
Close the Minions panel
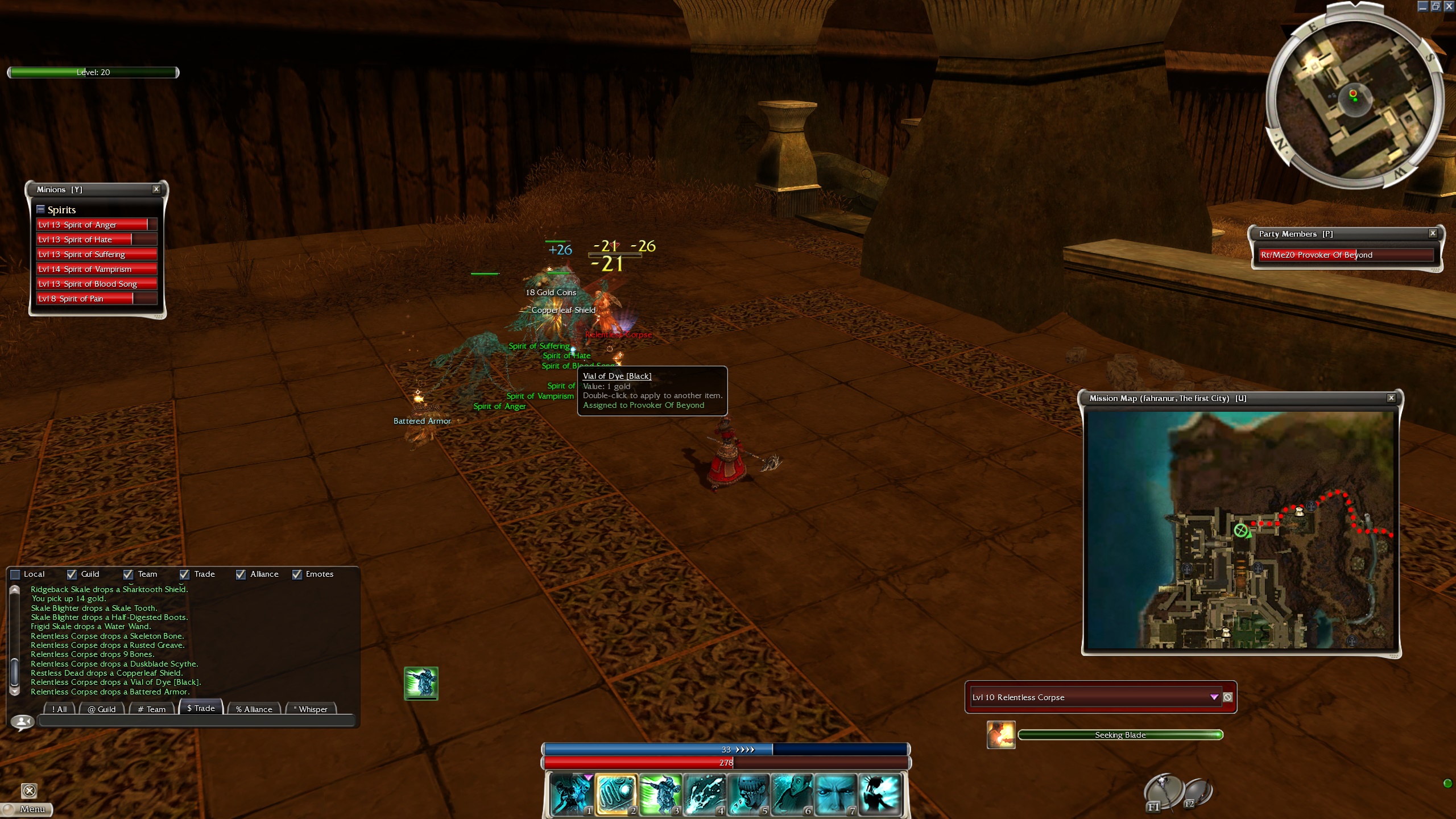156,189
